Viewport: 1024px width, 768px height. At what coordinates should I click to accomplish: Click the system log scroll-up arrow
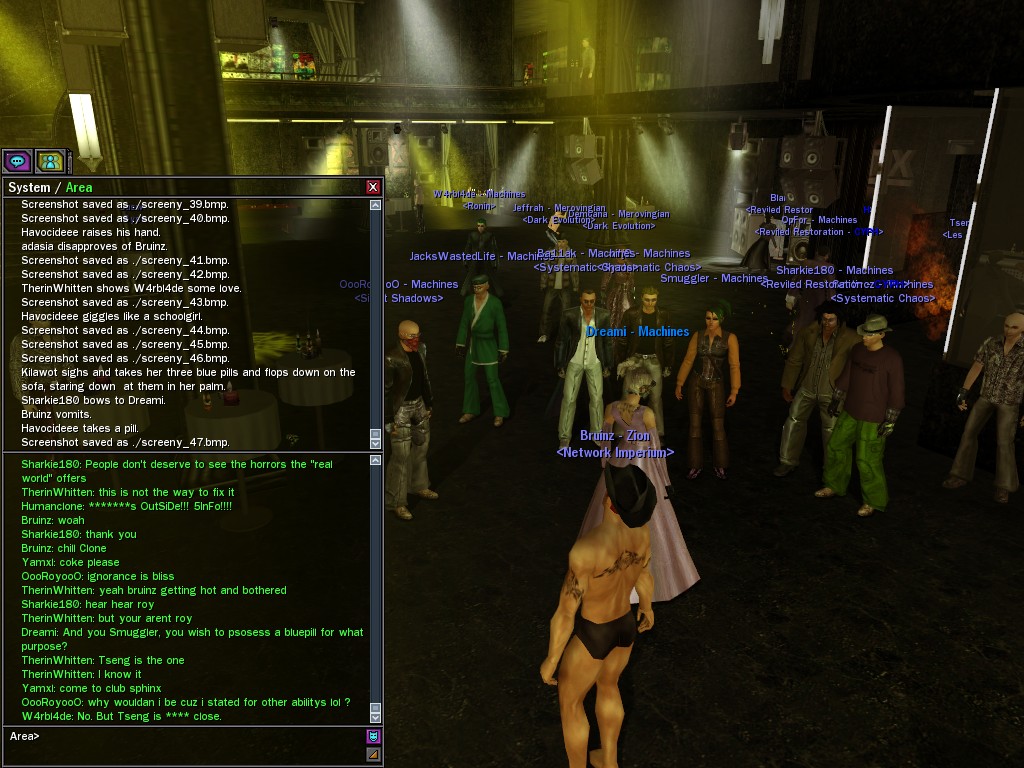click(x=376, y=205)
